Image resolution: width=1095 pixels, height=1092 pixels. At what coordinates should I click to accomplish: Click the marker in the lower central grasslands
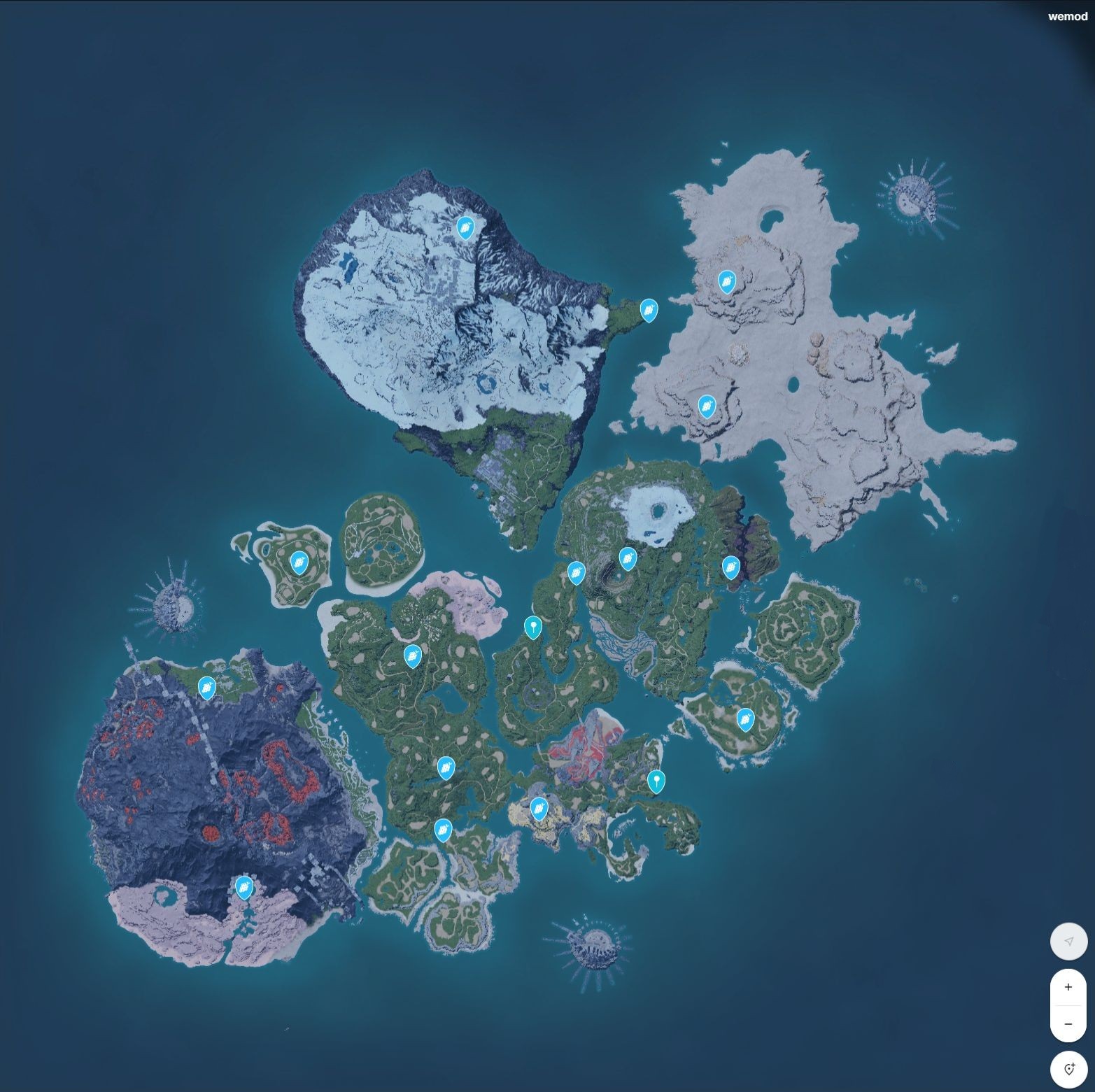(x=446, y=767)
